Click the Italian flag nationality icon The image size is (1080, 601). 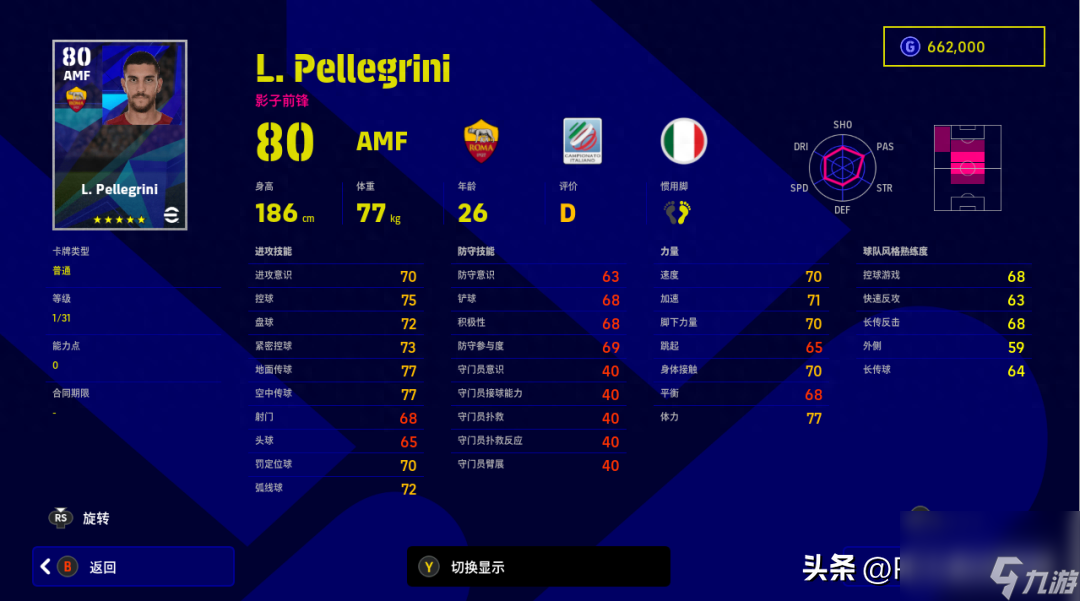click(684, 142)
